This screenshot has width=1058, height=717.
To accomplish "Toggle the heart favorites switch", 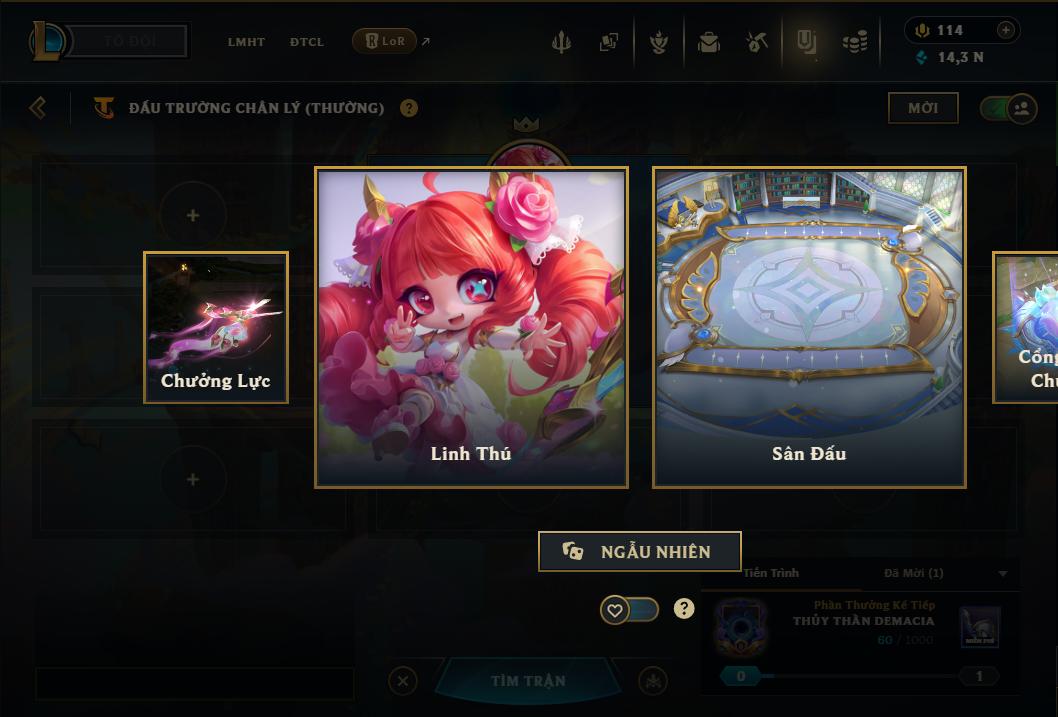I will (629, 609).
